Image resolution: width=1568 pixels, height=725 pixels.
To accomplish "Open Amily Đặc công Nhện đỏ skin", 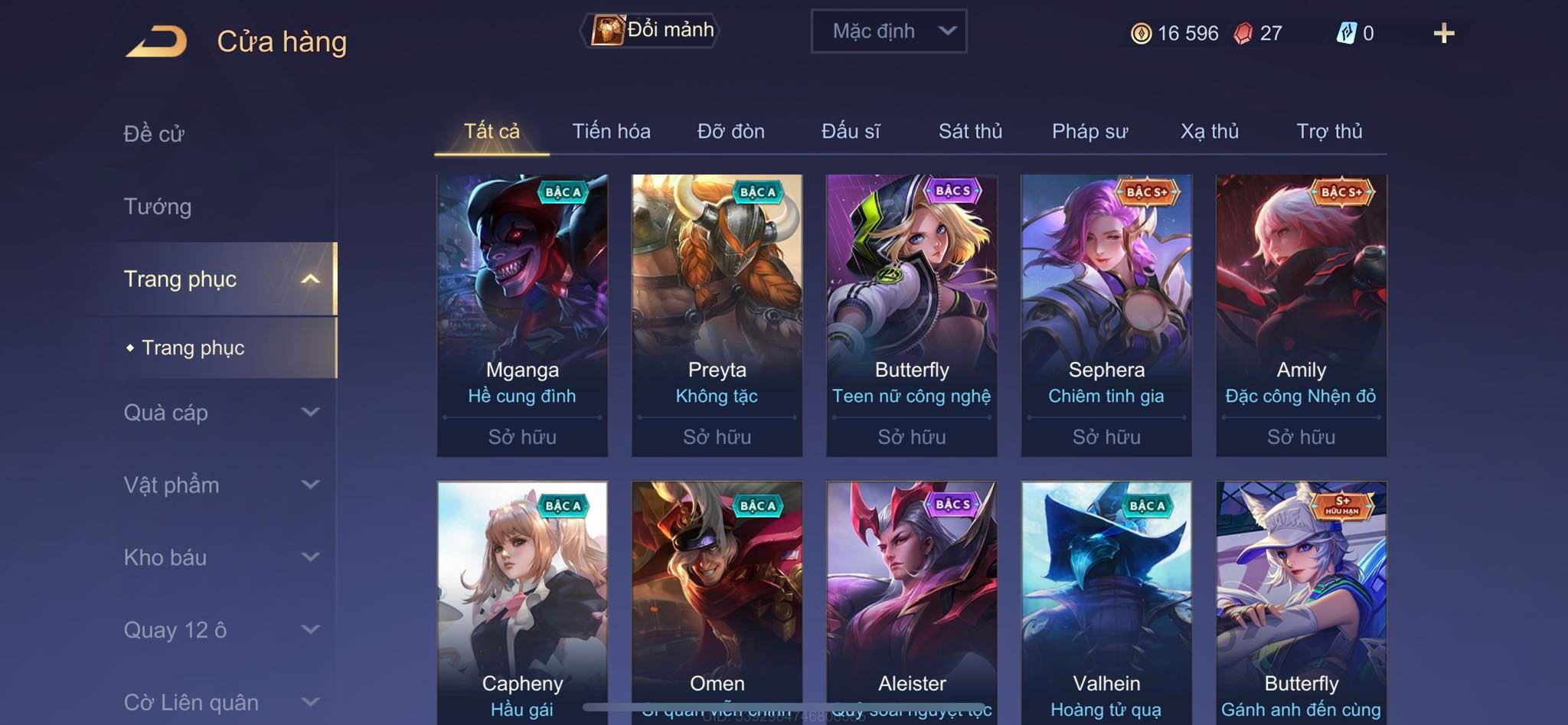I will pos(1301,315).
